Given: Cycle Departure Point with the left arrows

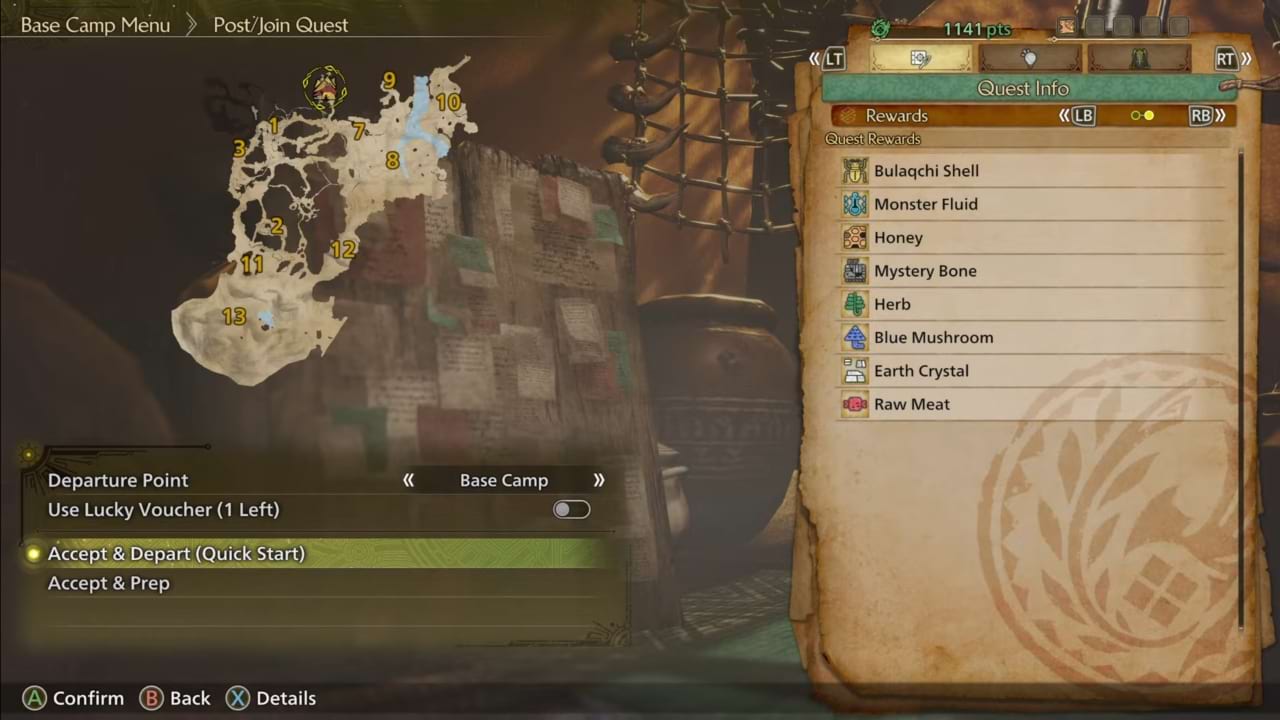Looking at the screenshot, I should pos(408,480).
